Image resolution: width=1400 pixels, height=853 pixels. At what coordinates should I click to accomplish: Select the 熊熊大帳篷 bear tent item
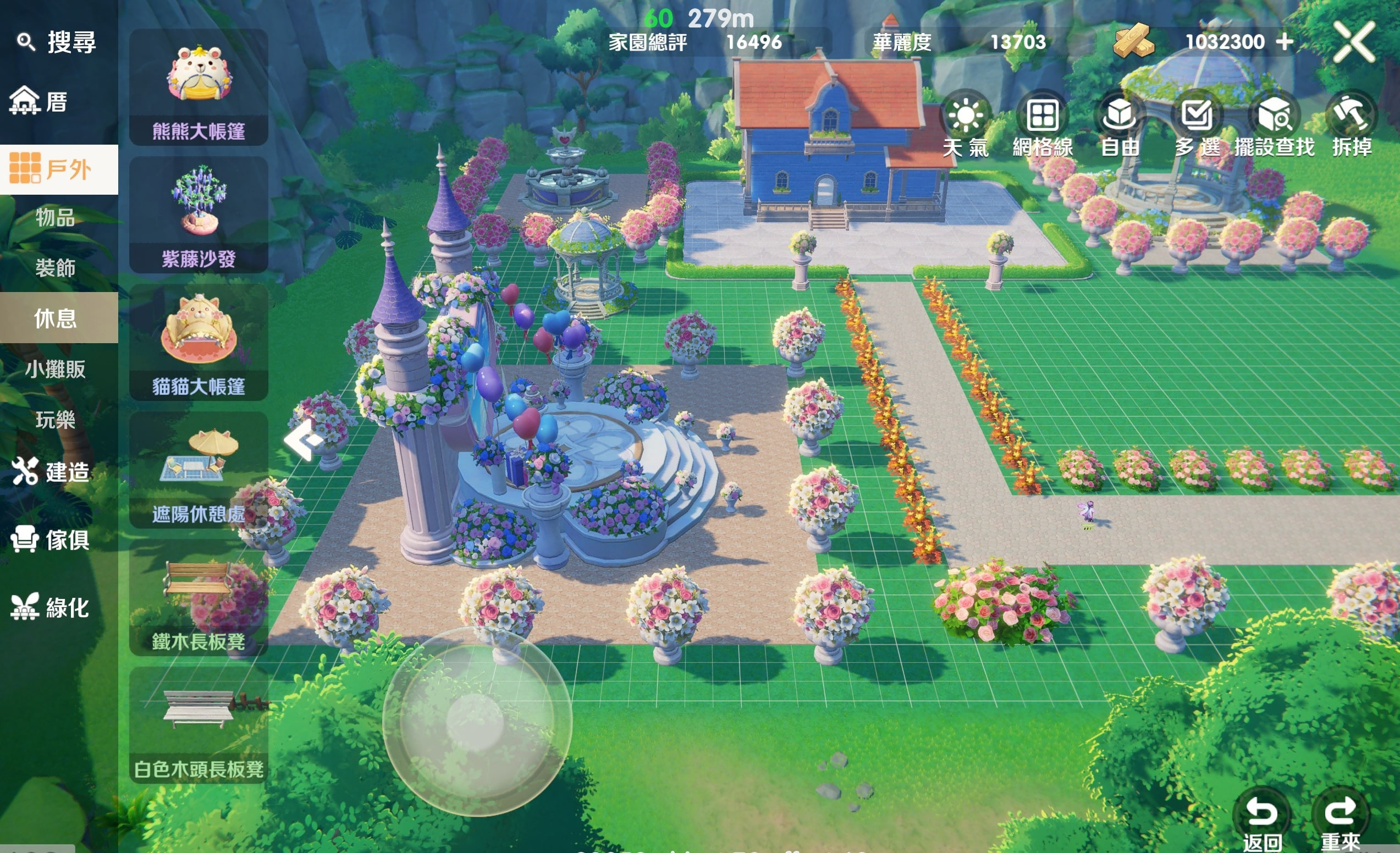199,87
